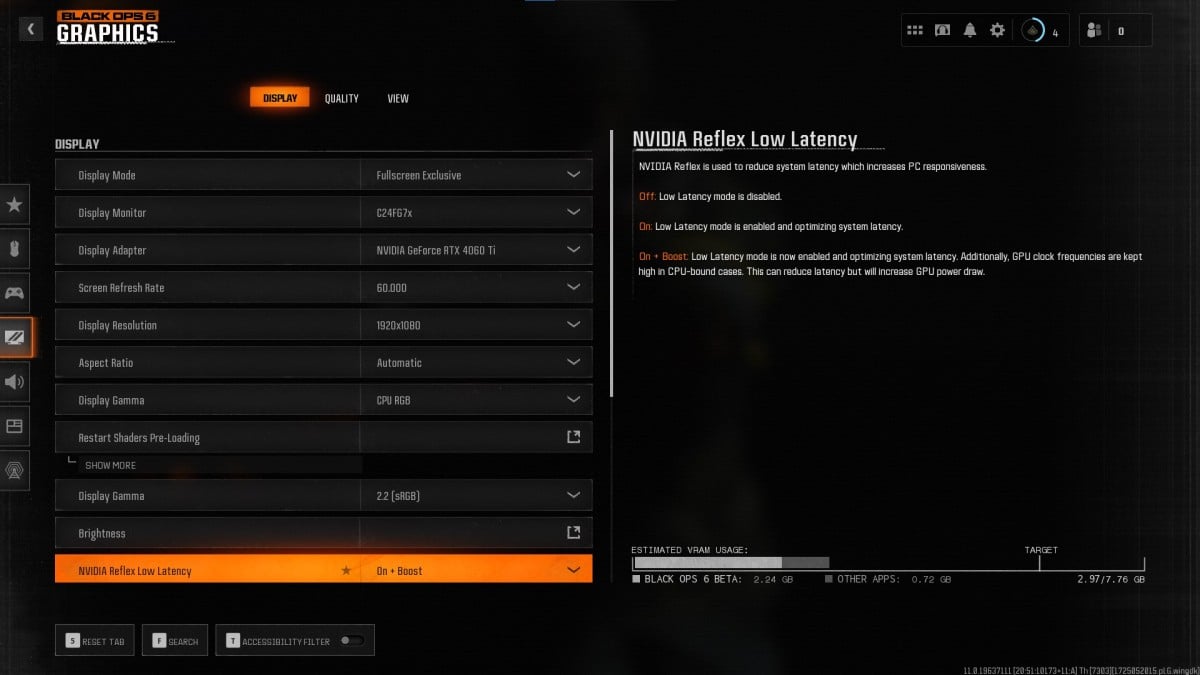Click the gear settings icon

tap(997, 30)
